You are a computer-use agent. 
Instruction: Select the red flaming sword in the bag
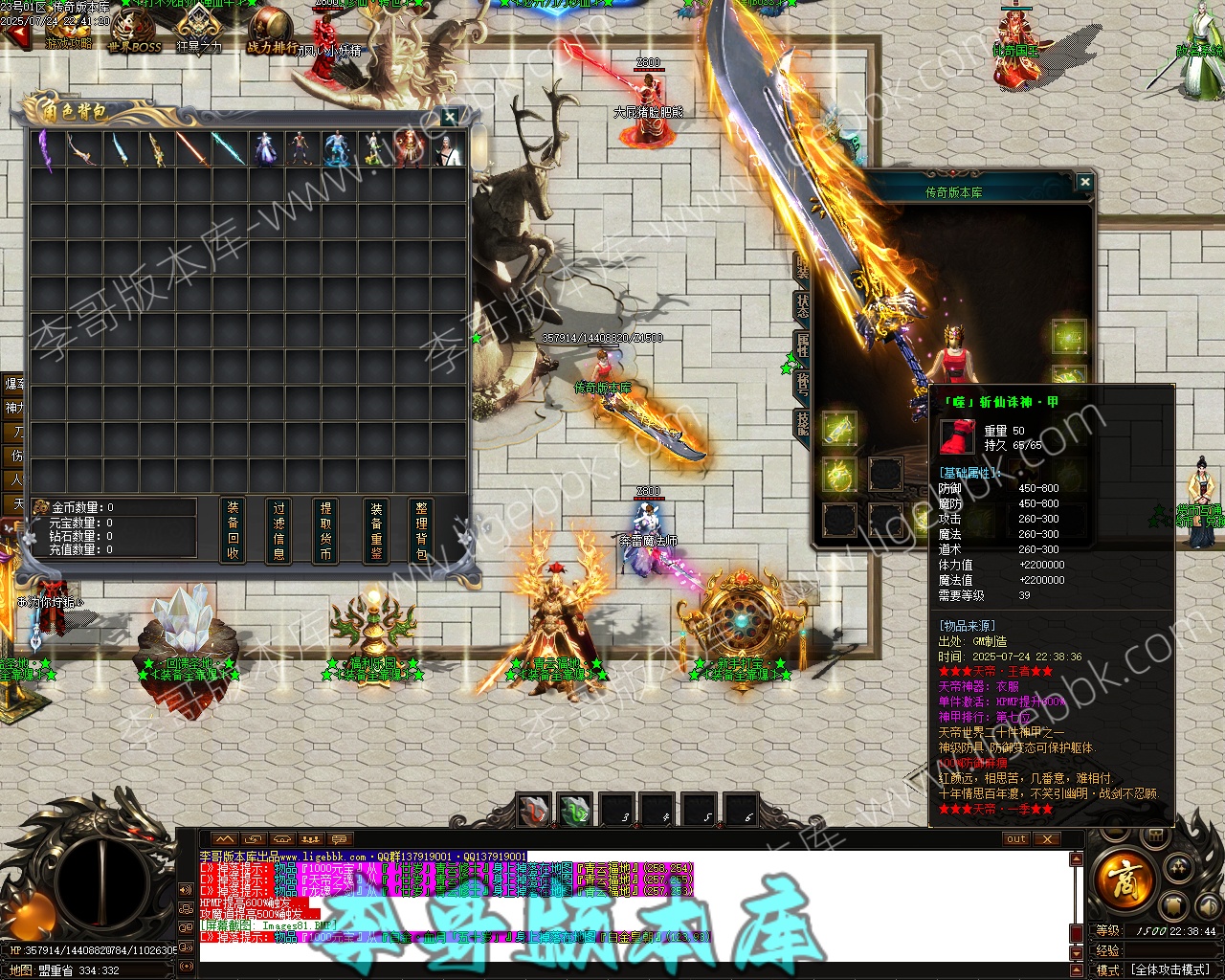(x=191, y=149)
